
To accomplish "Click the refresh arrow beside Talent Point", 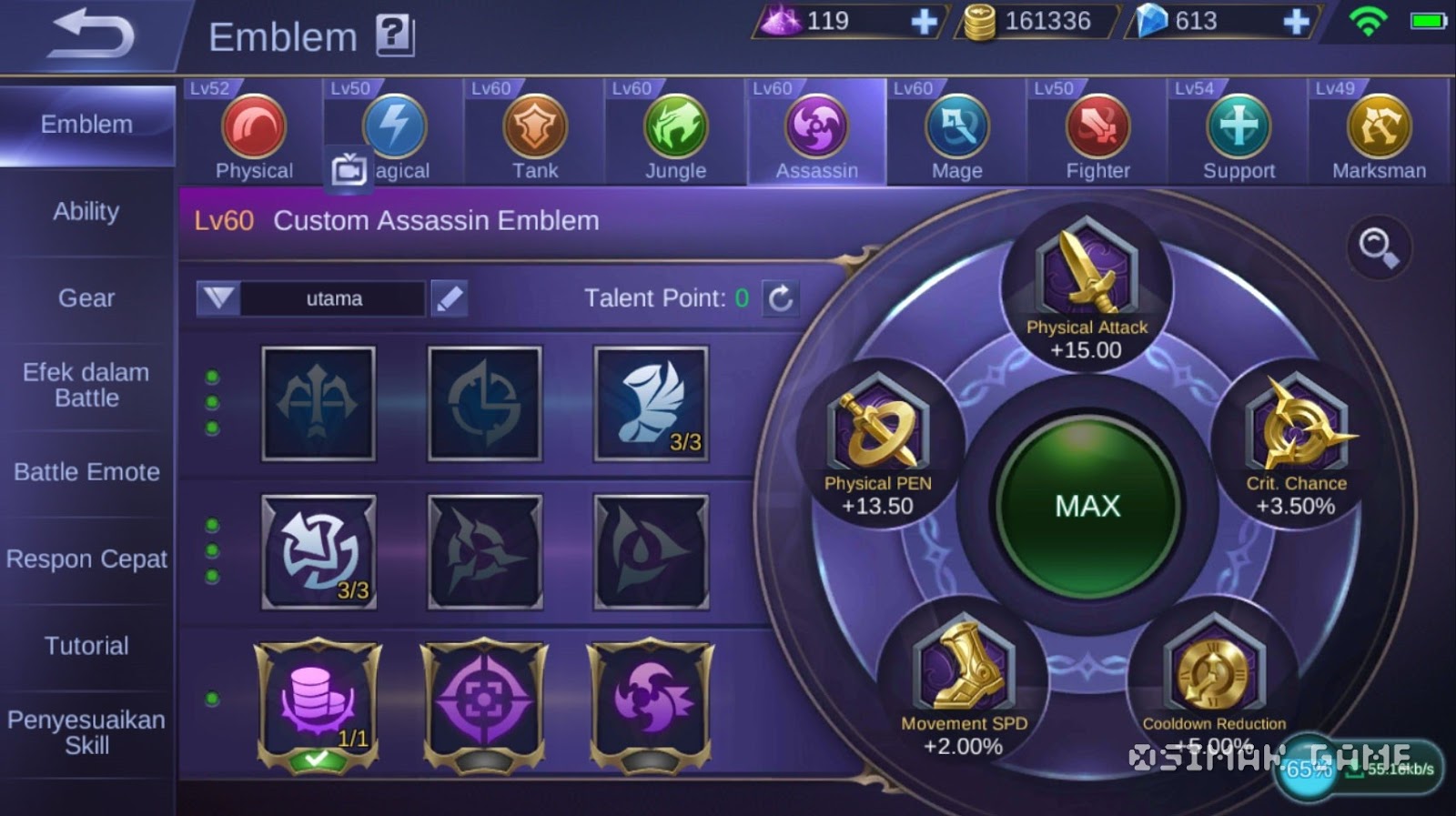I will pos(781,297).
